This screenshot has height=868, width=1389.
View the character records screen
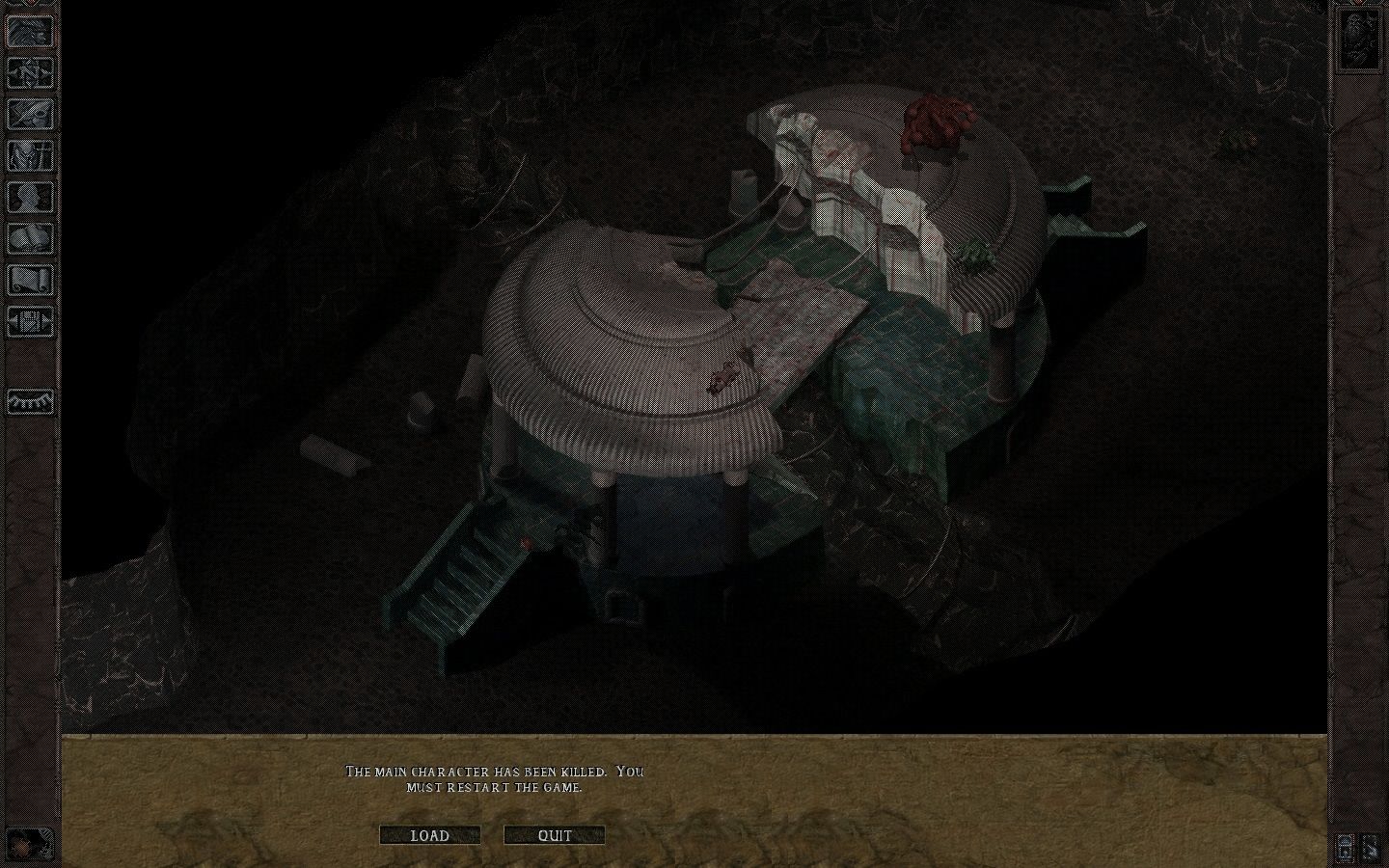29,200
